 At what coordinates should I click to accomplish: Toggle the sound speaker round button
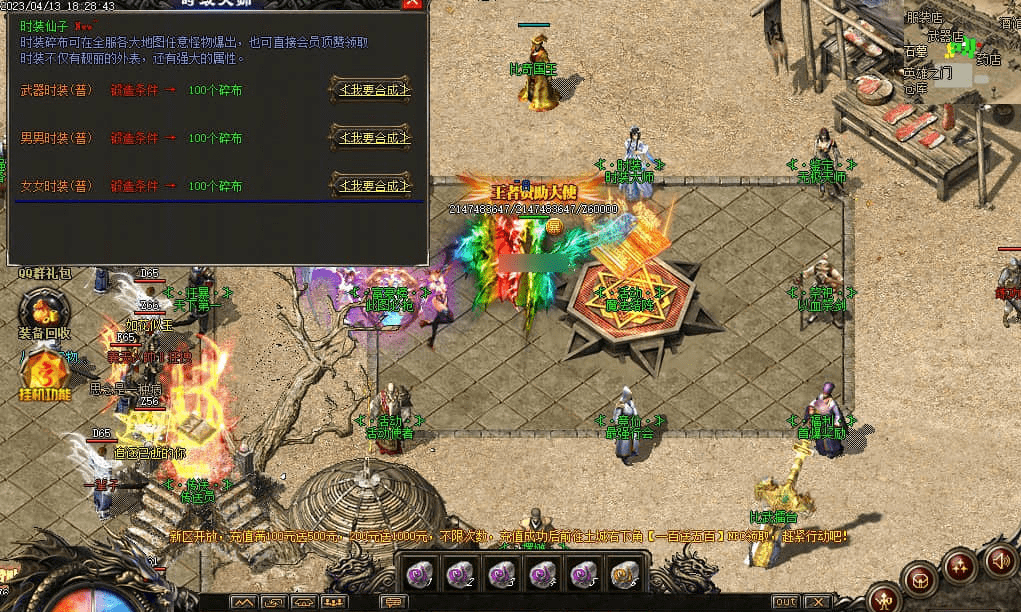(x=1000, y=561)
